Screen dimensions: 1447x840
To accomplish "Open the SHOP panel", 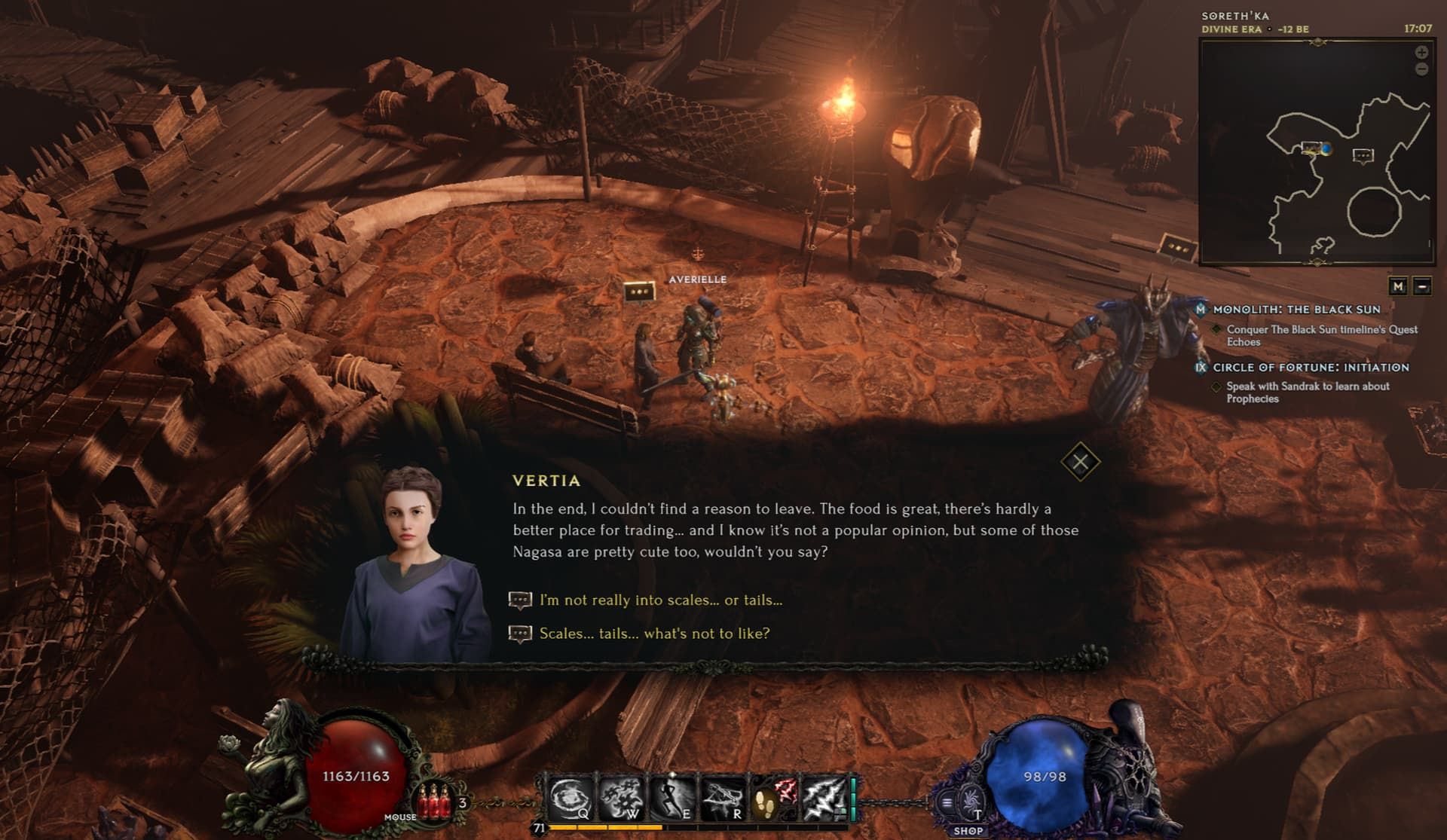I will (969, 831).
